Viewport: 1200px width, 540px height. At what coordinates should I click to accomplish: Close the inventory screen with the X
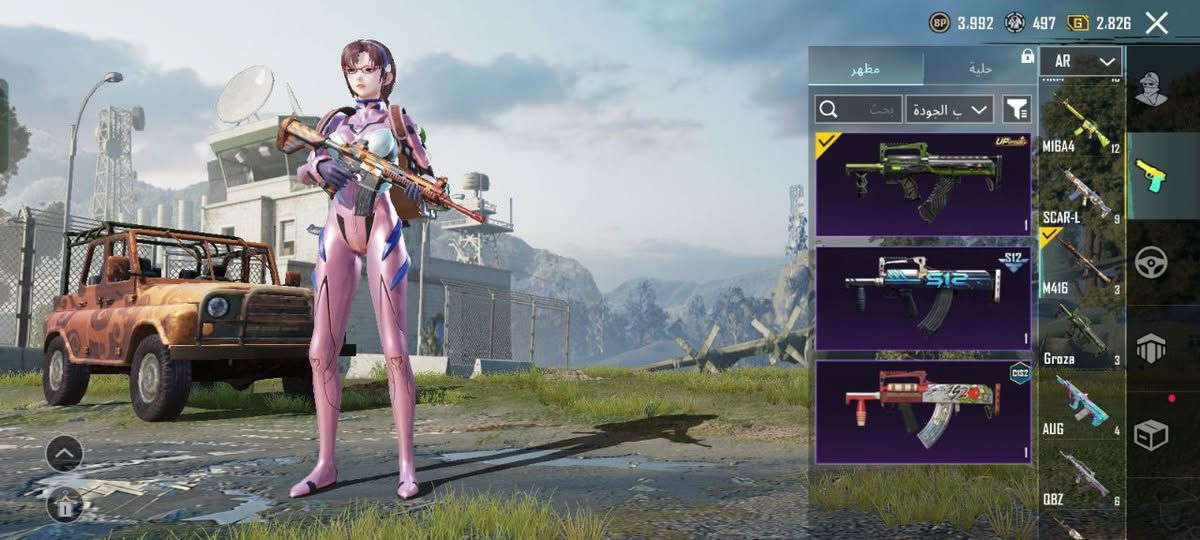(x=1157, y=23)
